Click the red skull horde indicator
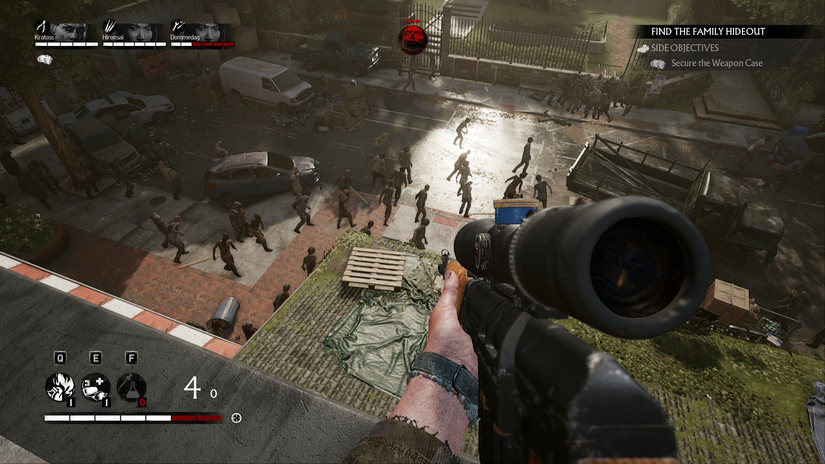This screenshot has width=825, height=464. tap(411, 38)
